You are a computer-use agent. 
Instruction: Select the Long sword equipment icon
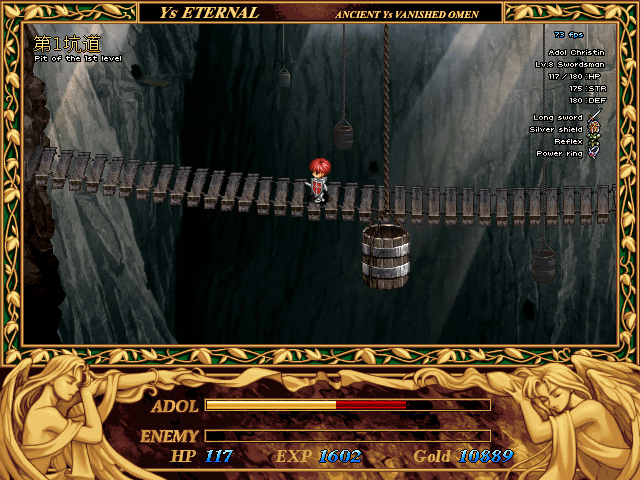click(x=595, y=119)
